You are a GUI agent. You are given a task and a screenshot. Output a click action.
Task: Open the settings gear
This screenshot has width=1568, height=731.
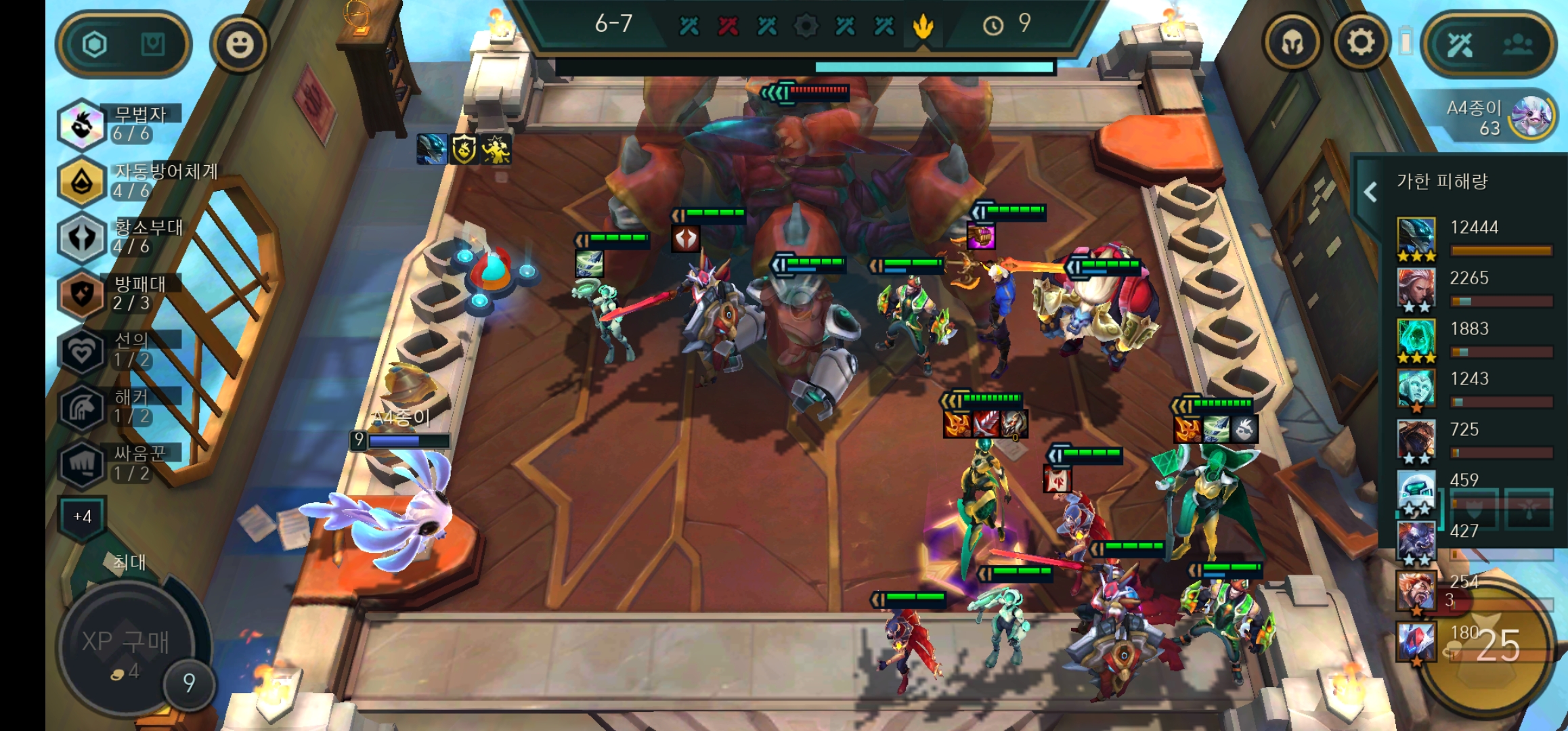tap(1361, 43)
